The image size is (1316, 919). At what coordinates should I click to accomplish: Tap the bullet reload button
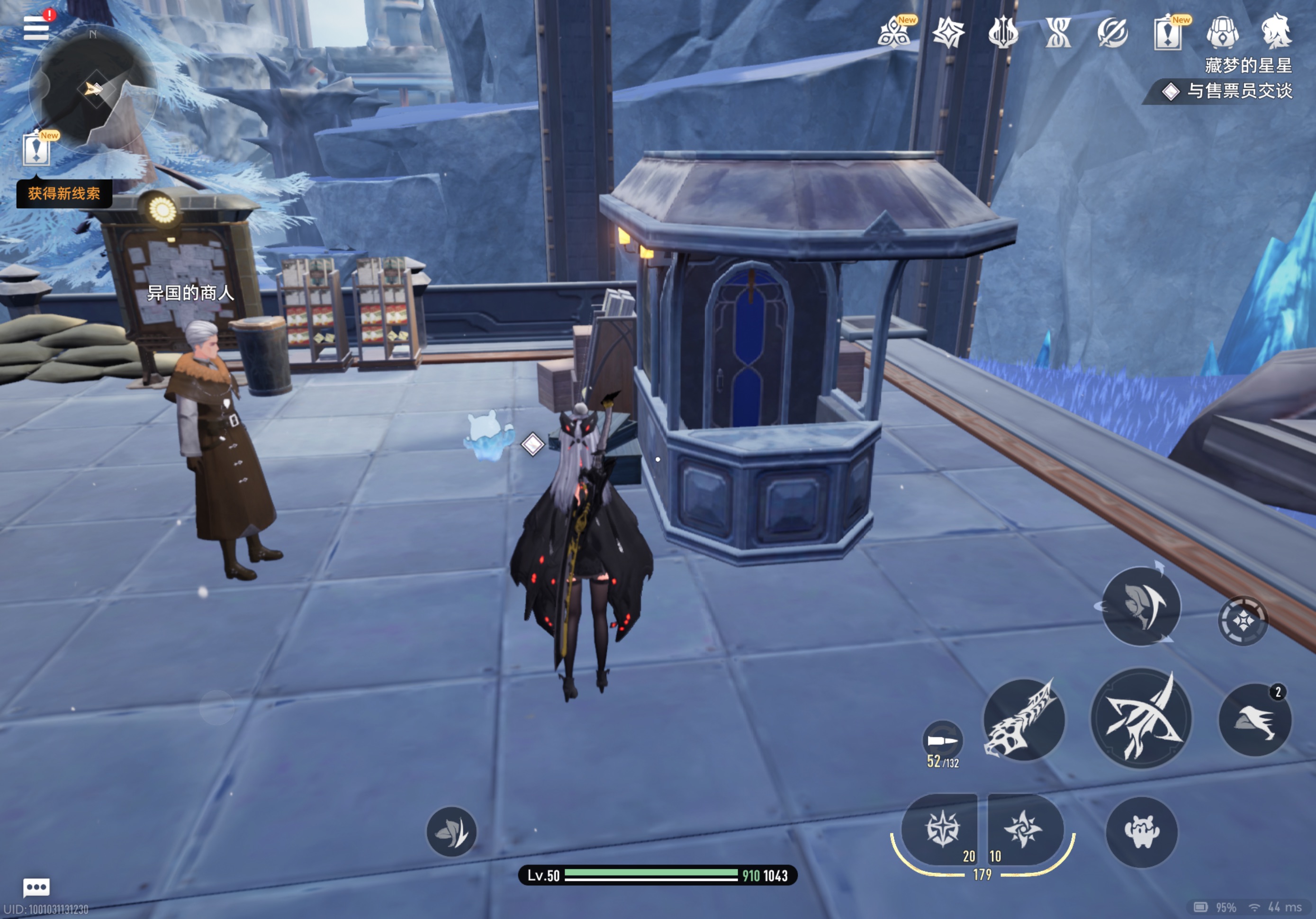(942, 741)
